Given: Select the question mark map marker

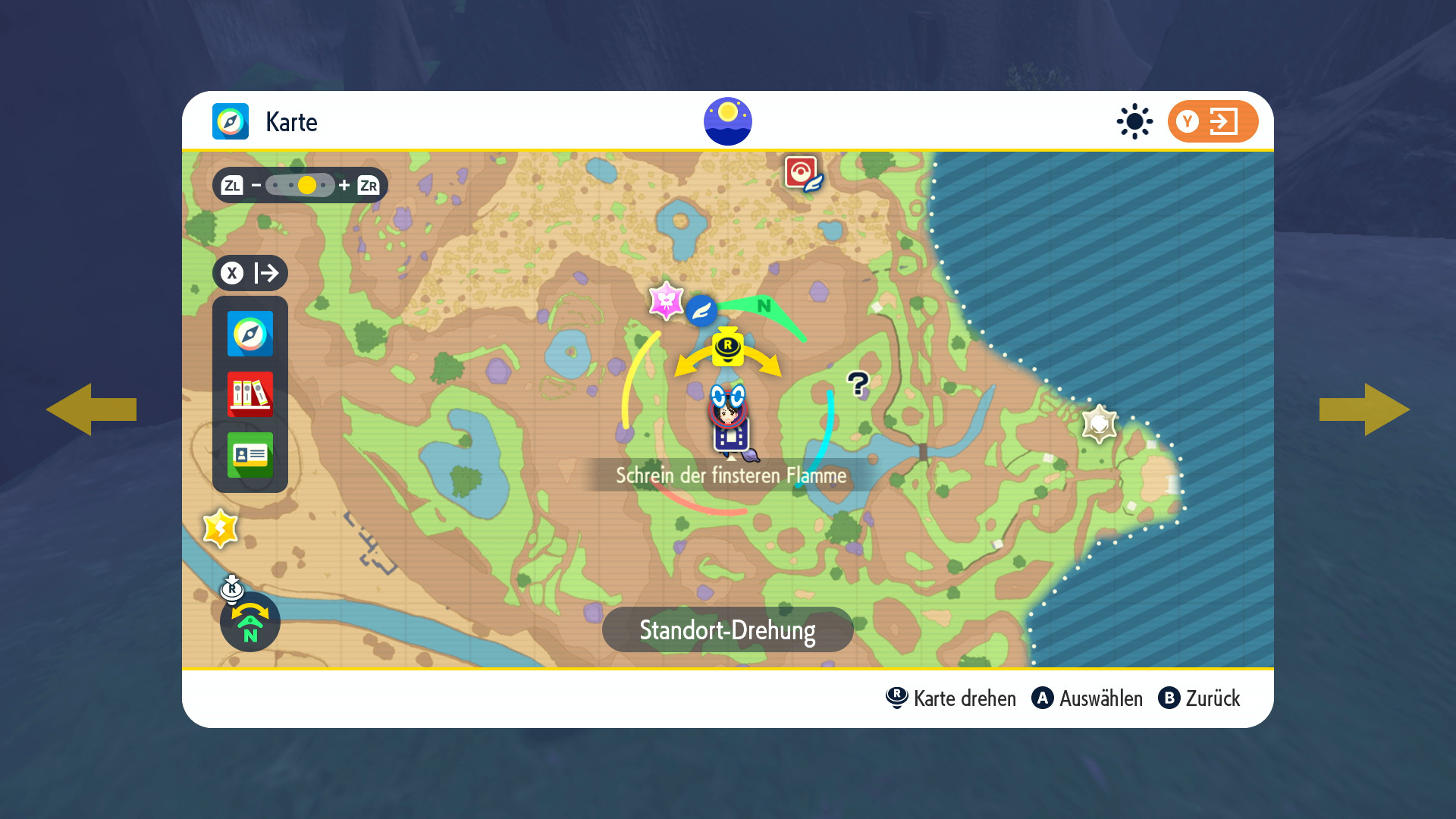Looking at the screenshot, I should (858, 384).
